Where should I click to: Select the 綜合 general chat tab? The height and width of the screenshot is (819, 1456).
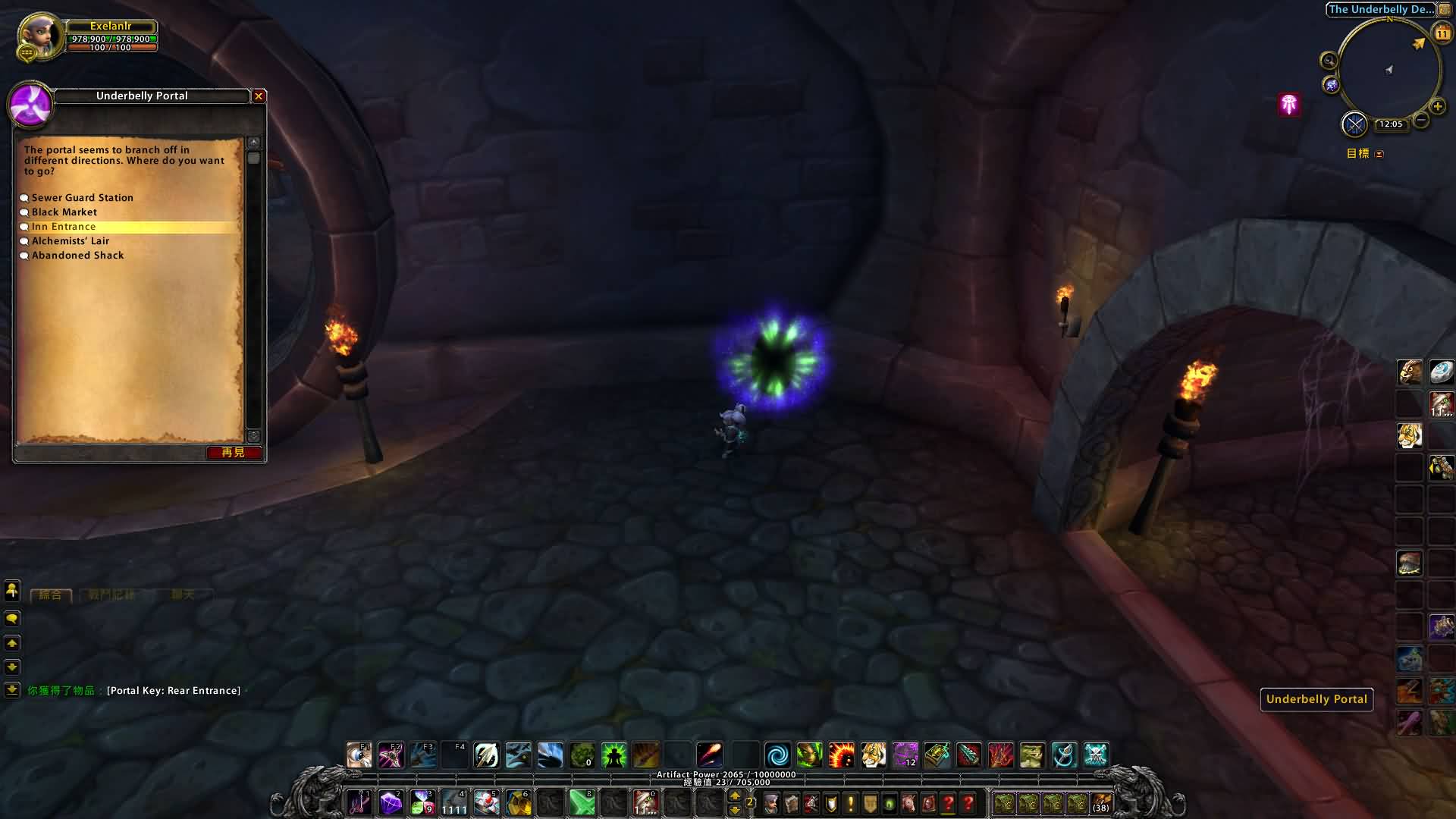[x=51, y=595]
